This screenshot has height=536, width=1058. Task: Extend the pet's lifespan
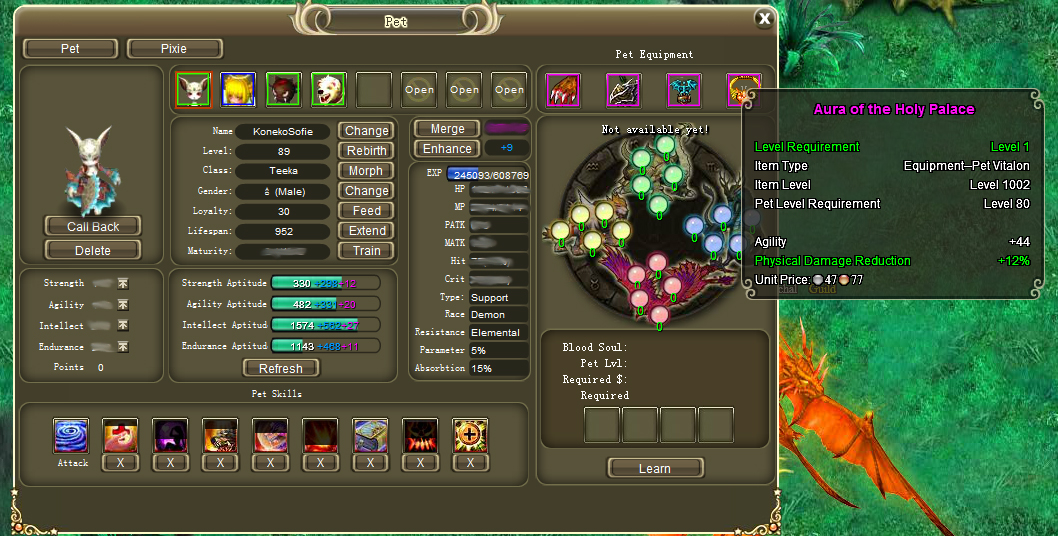367,231
